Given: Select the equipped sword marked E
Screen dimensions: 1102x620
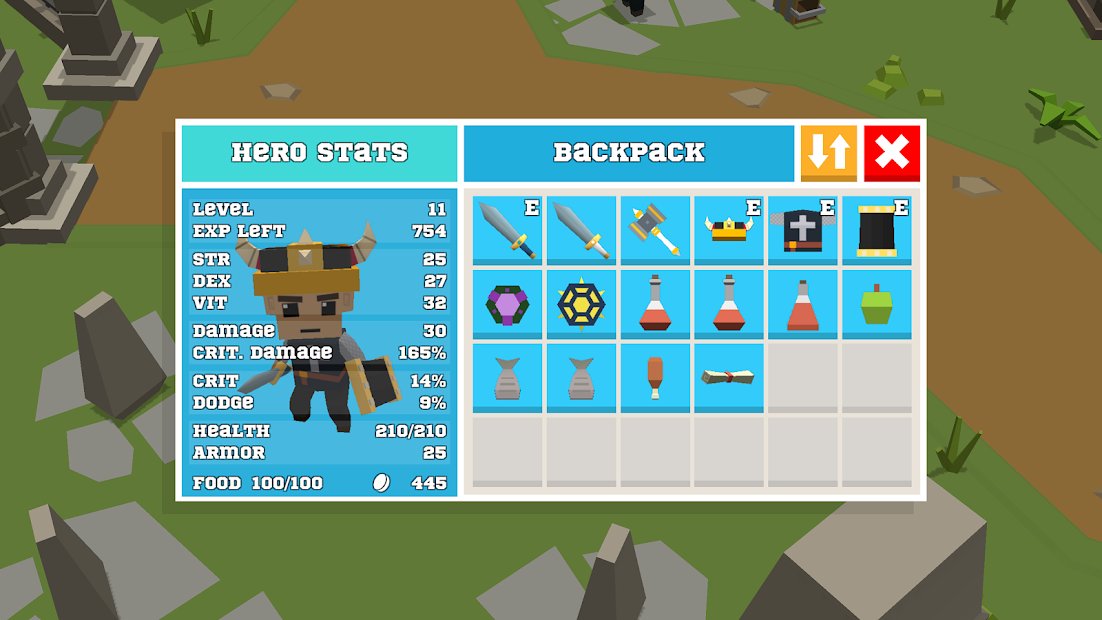Looking at the screenshot, I should click(508, 230).
